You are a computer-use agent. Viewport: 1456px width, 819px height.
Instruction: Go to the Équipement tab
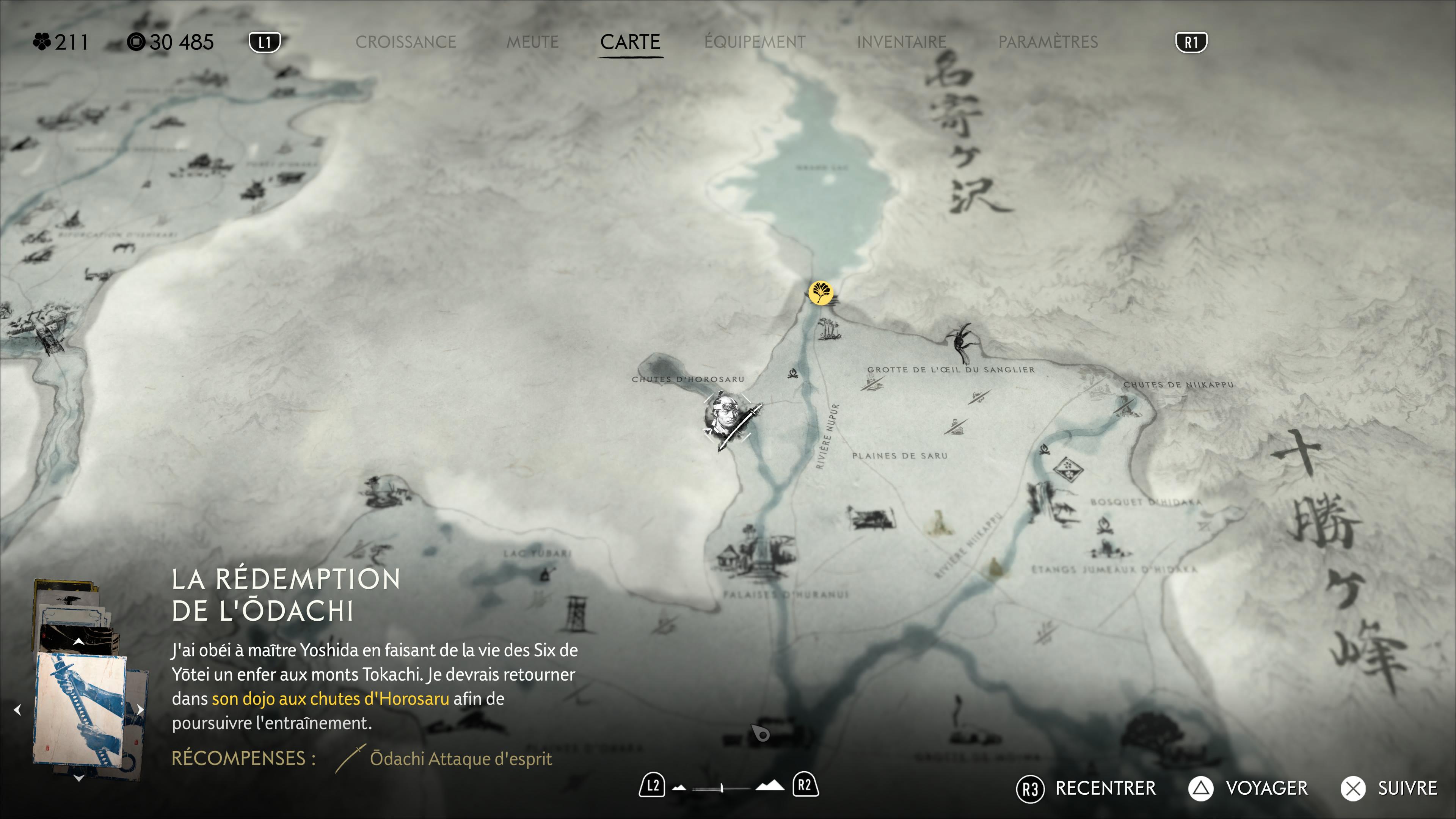(x=755, y=42)
